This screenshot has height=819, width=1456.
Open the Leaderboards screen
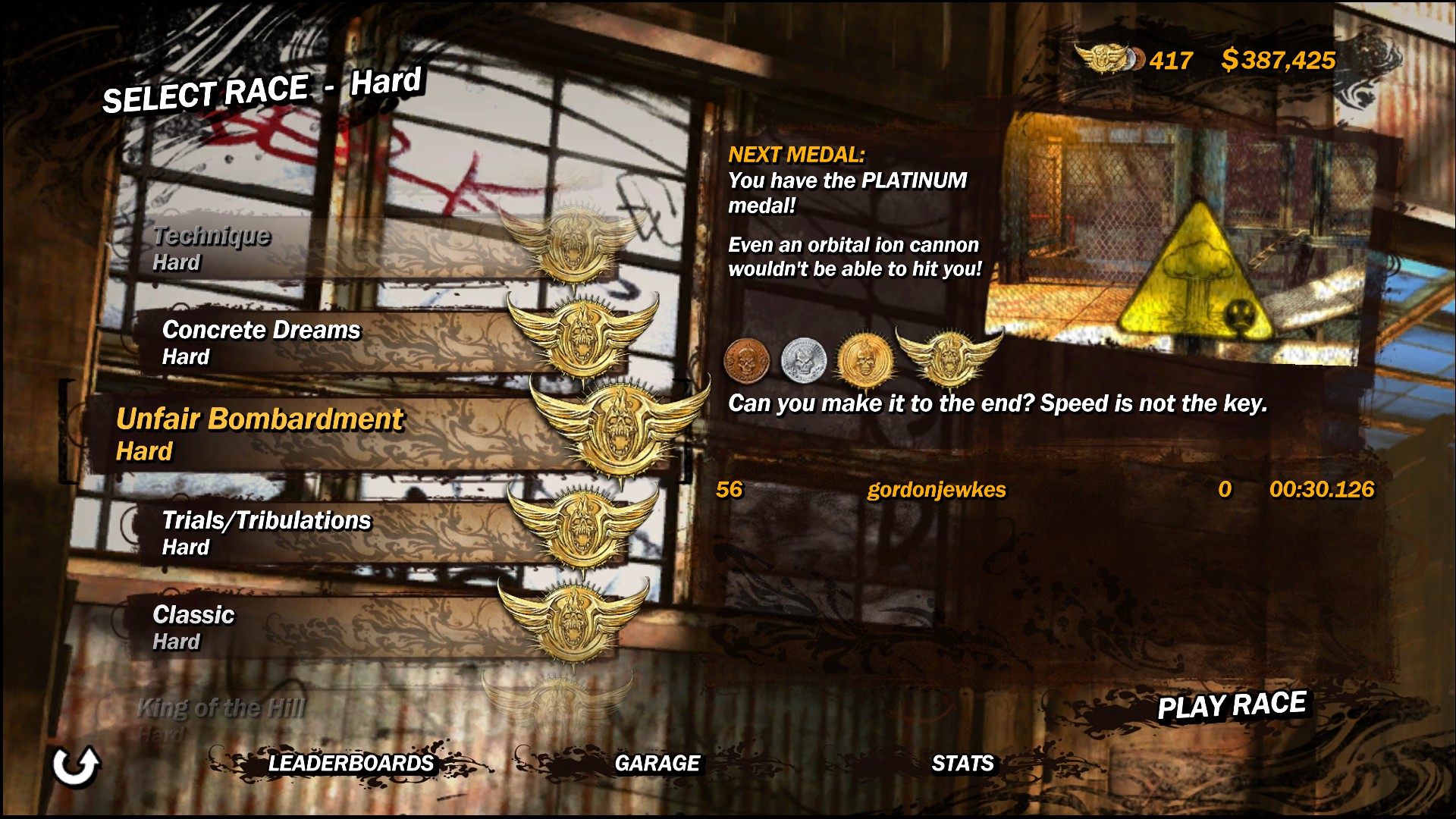coord(350,763)
